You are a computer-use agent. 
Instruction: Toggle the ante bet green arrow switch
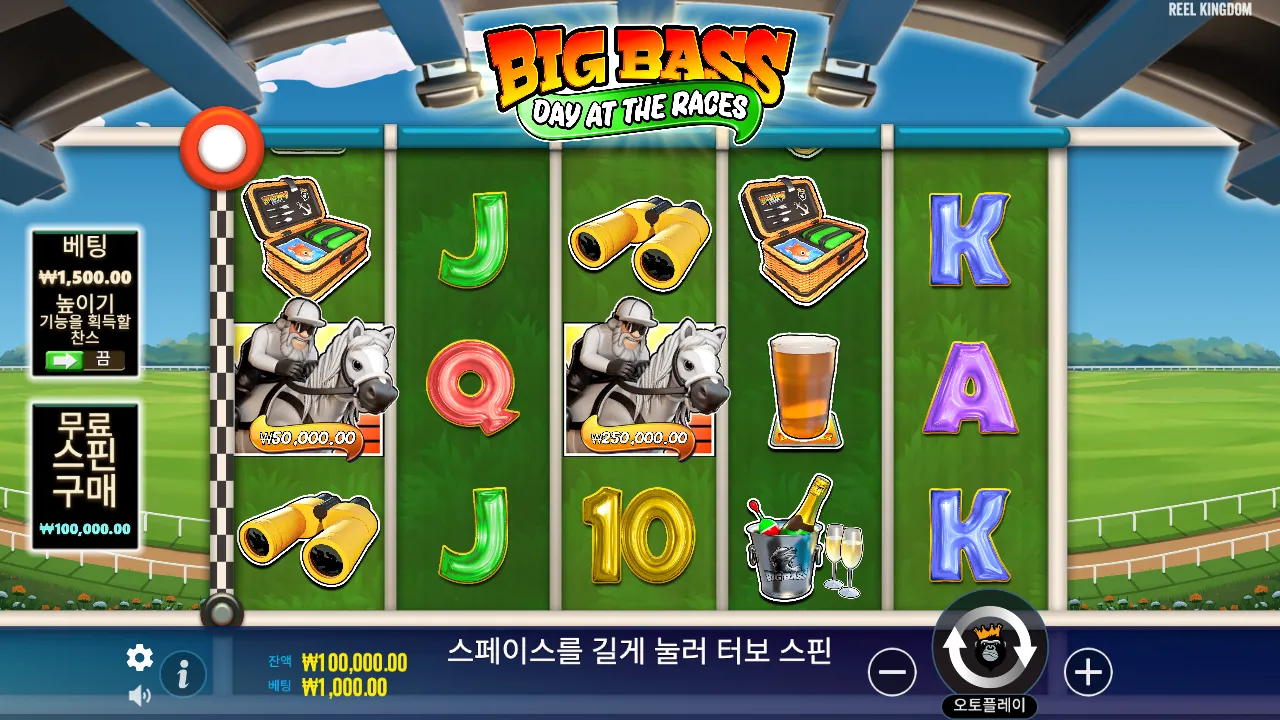85,360
